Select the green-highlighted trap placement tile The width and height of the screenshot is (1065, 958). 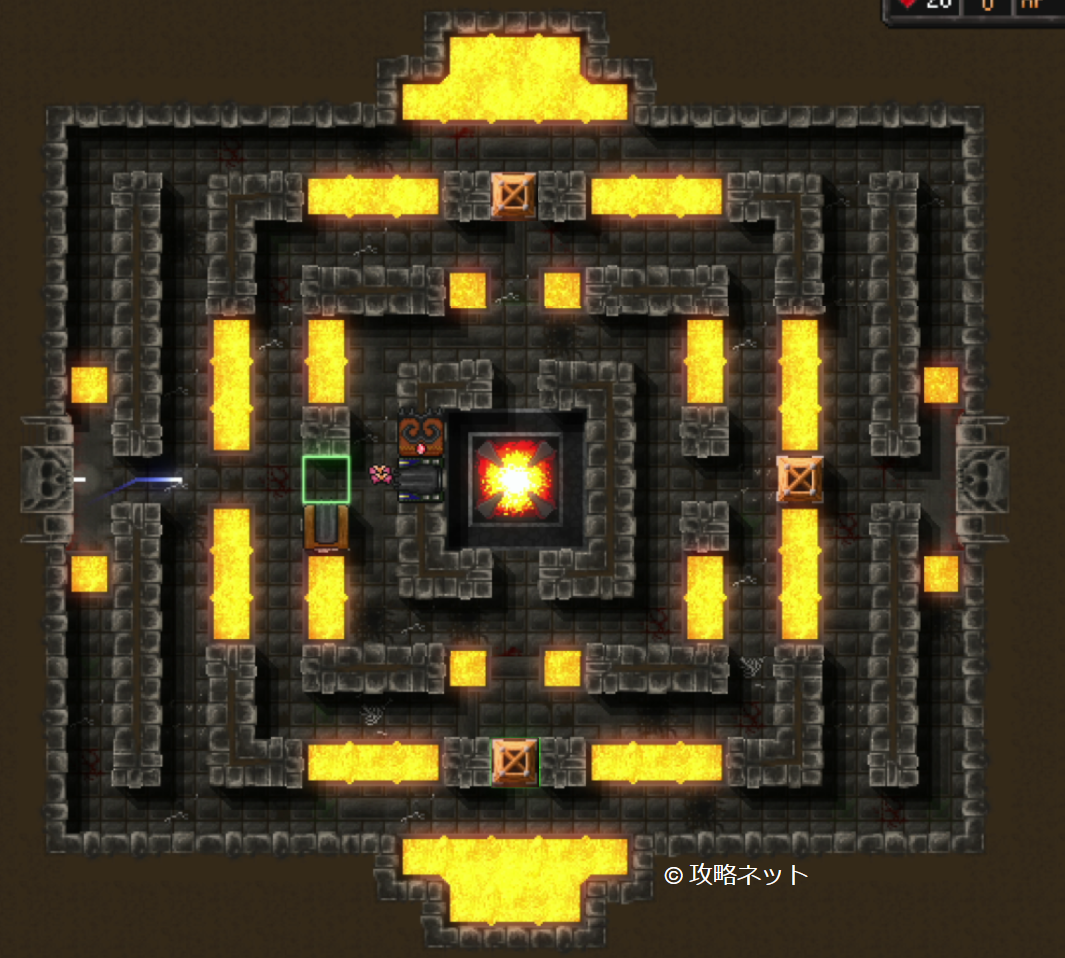pyautogui.click(x=326, y=479)
